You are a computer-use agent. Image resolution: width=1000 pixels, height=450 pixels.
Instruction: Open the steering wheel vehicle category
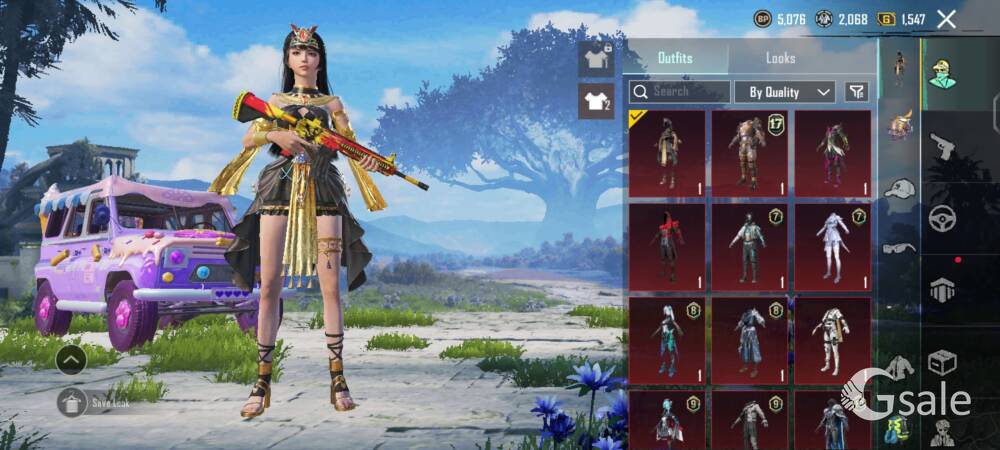[941, 218]
